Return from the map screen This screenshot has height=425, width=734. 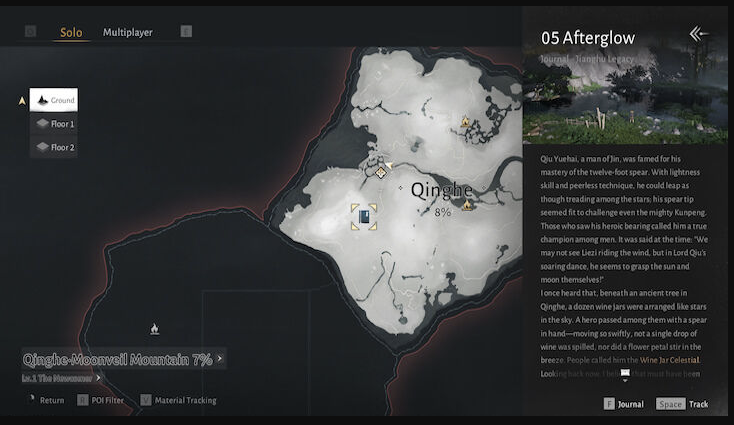(x=45, y=401)
